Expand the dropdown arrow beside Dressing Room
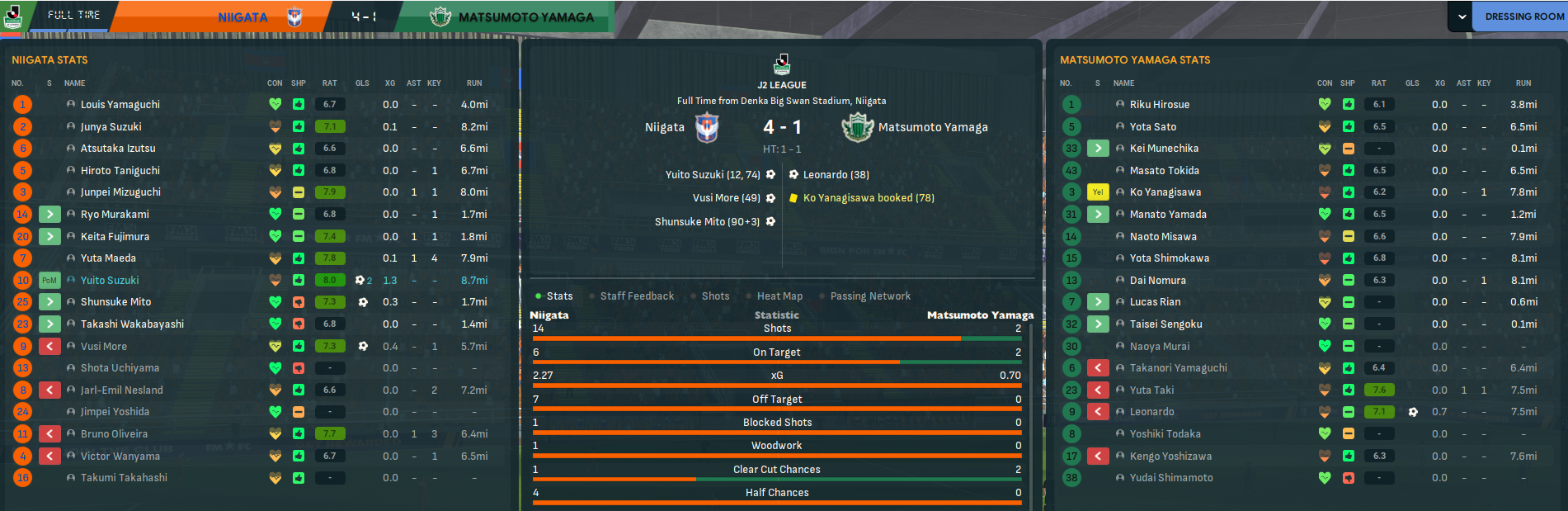Viewport: 1568px width, 511px height. [x=1462, y=17]
